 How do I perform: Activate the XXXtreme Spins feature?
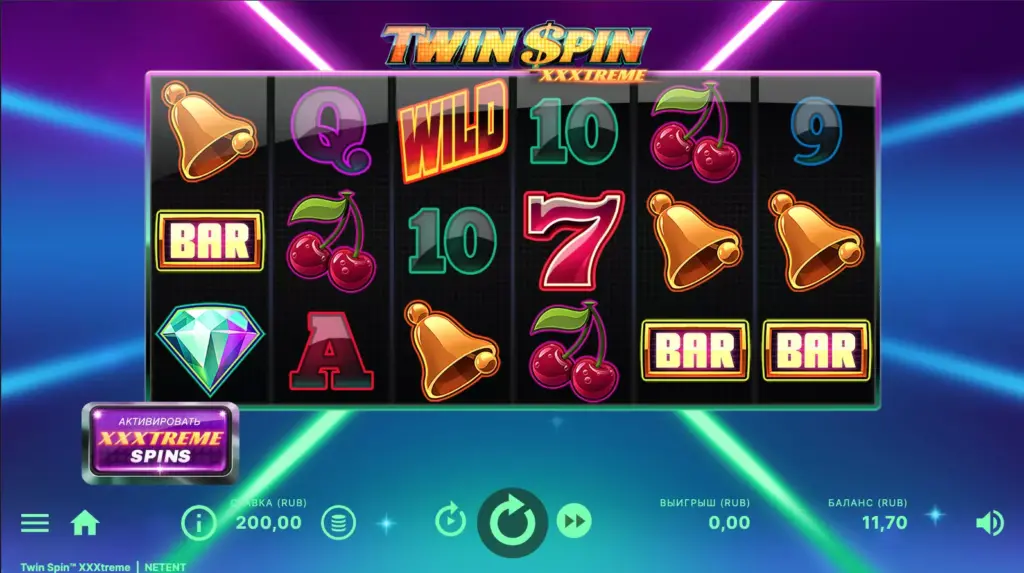(x=160, y=443)
